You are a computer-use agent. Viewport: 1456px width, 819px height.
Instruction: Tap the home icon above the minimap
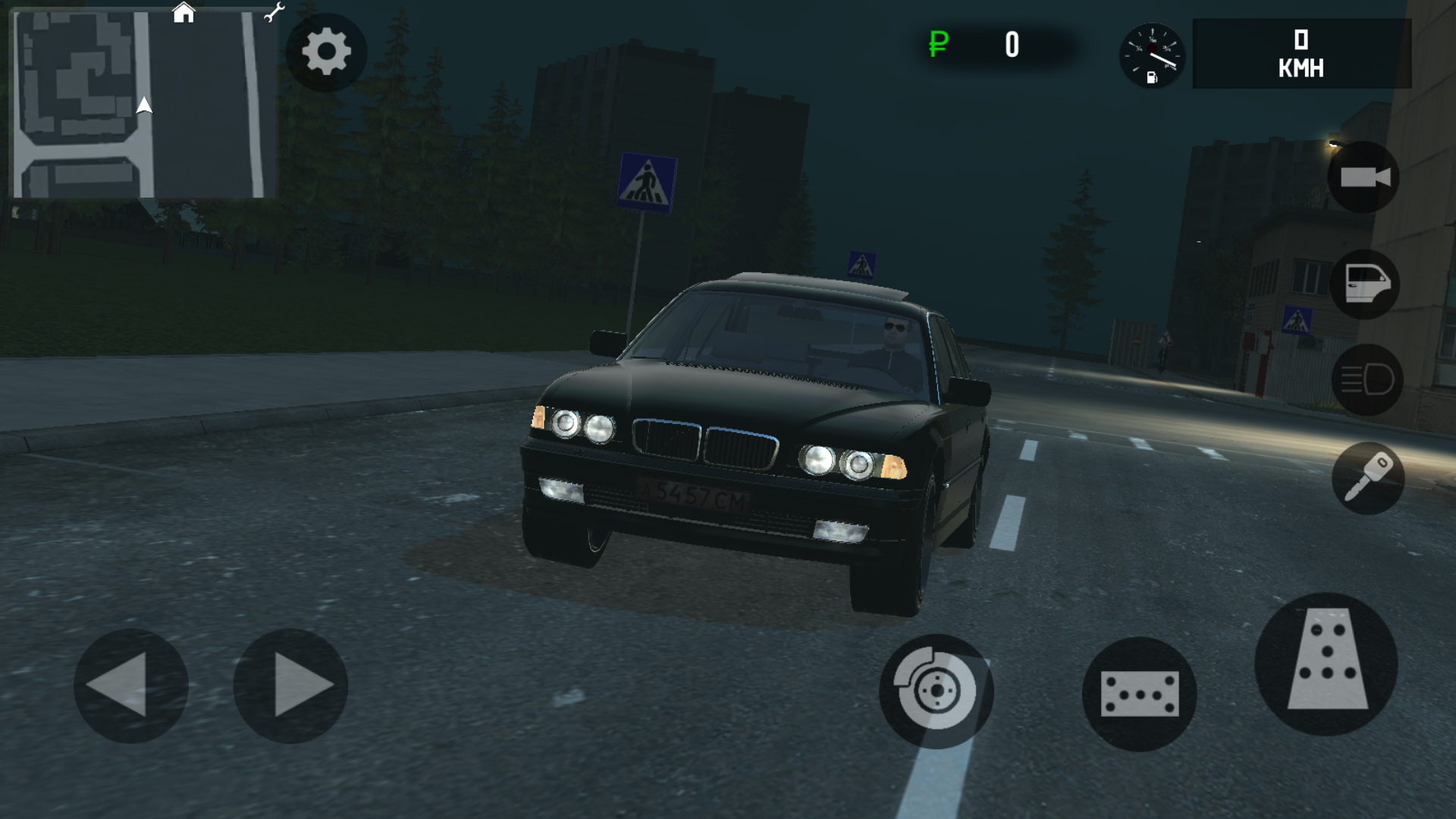coord(182,12)
